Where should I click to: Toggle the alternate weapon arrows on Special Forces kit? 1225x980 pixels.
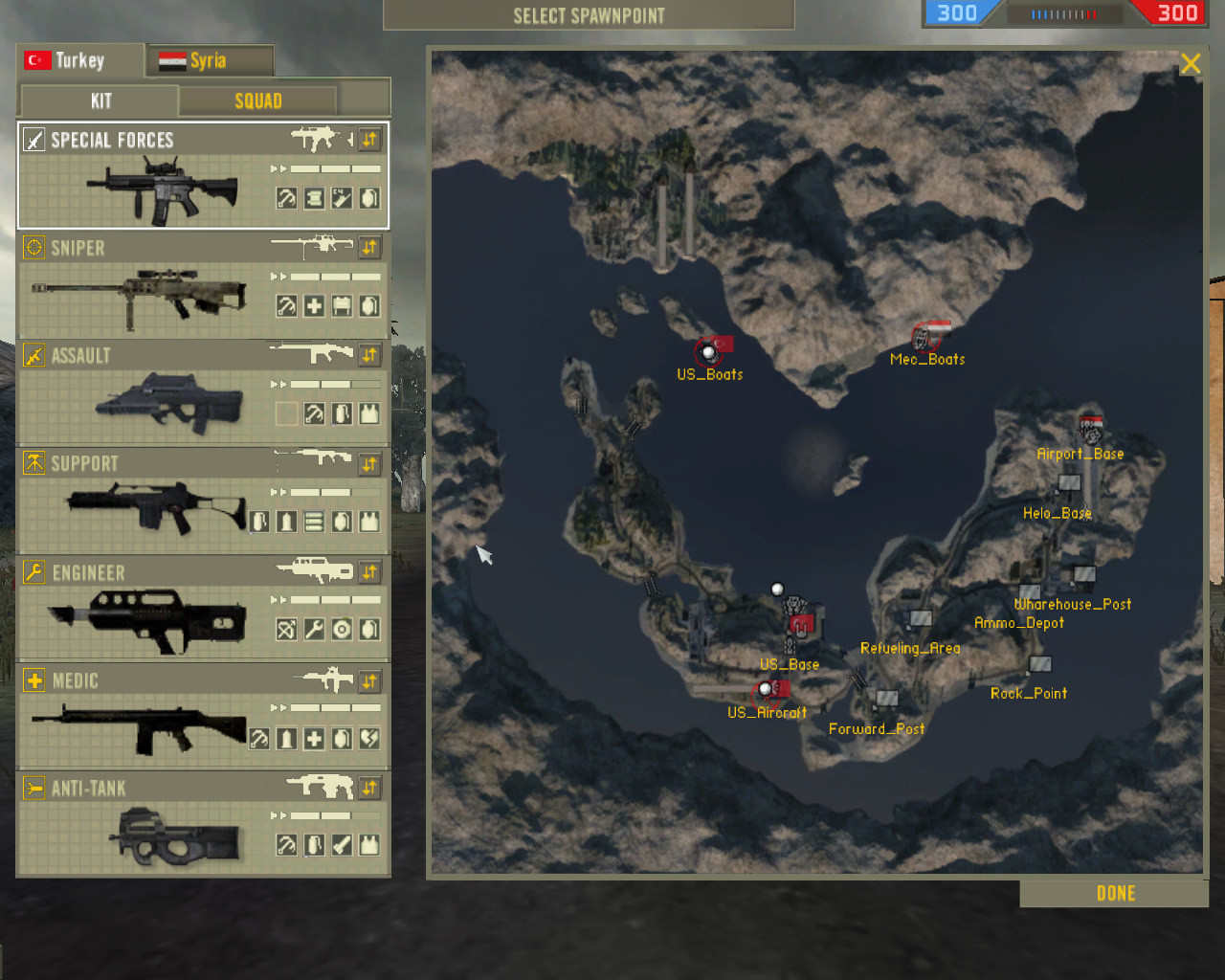[x=370, y=140]
